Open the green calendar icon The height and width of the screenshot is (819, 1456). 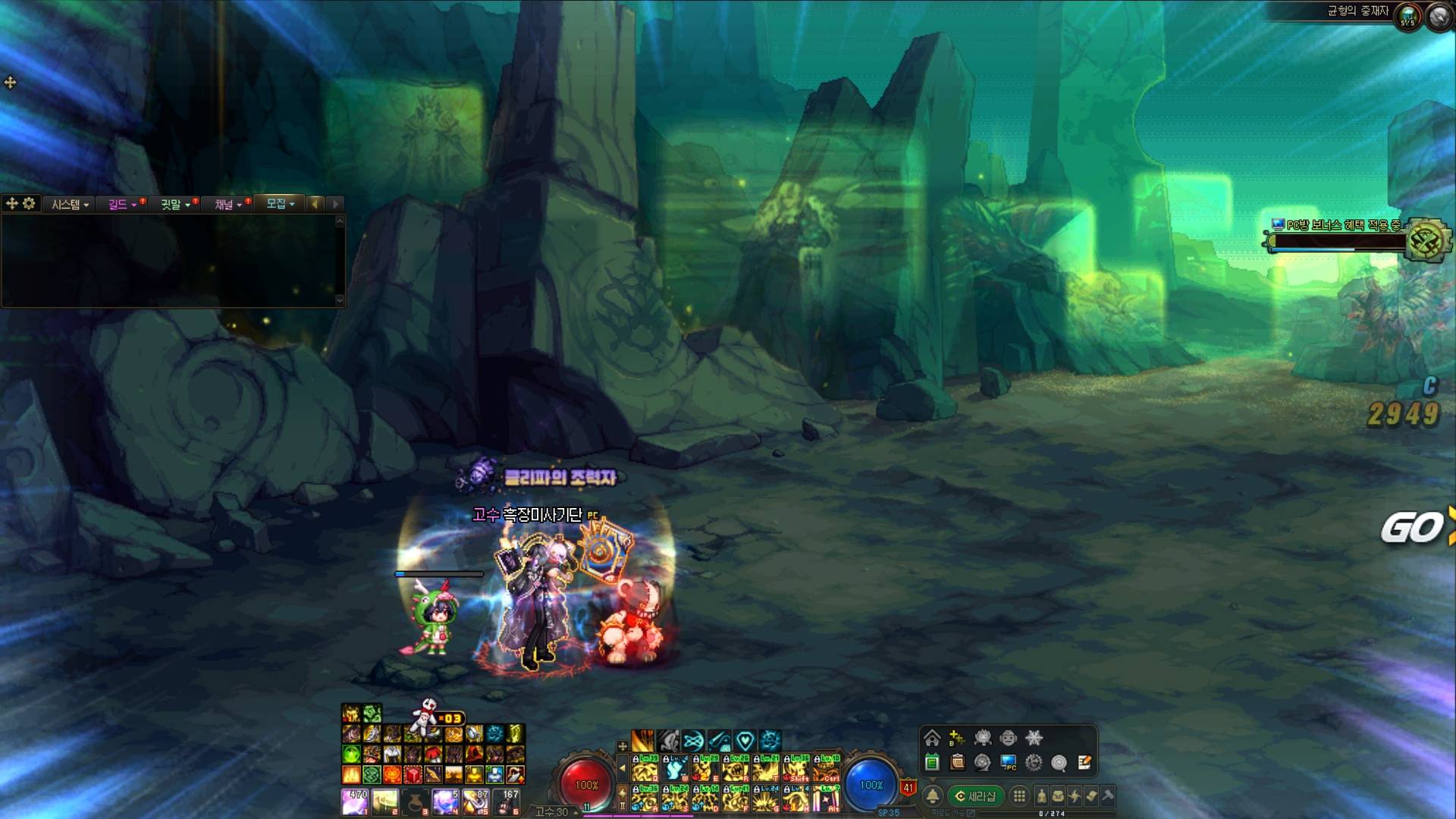pyautogui.click(x=932, y=762)
